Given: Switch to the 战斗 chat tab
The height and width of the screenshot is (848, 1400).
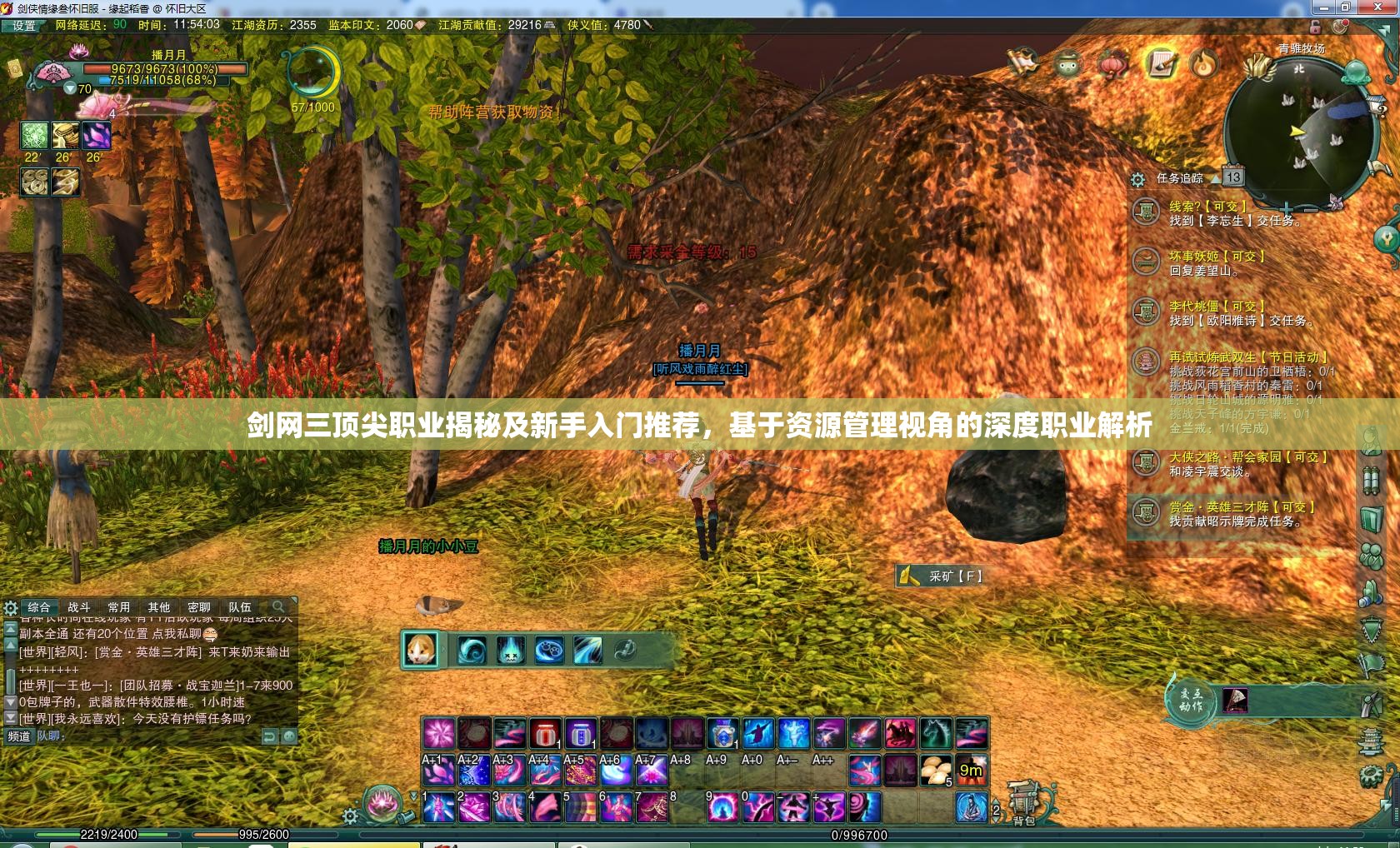Looking at the screenshot, I should click(78, 607).
